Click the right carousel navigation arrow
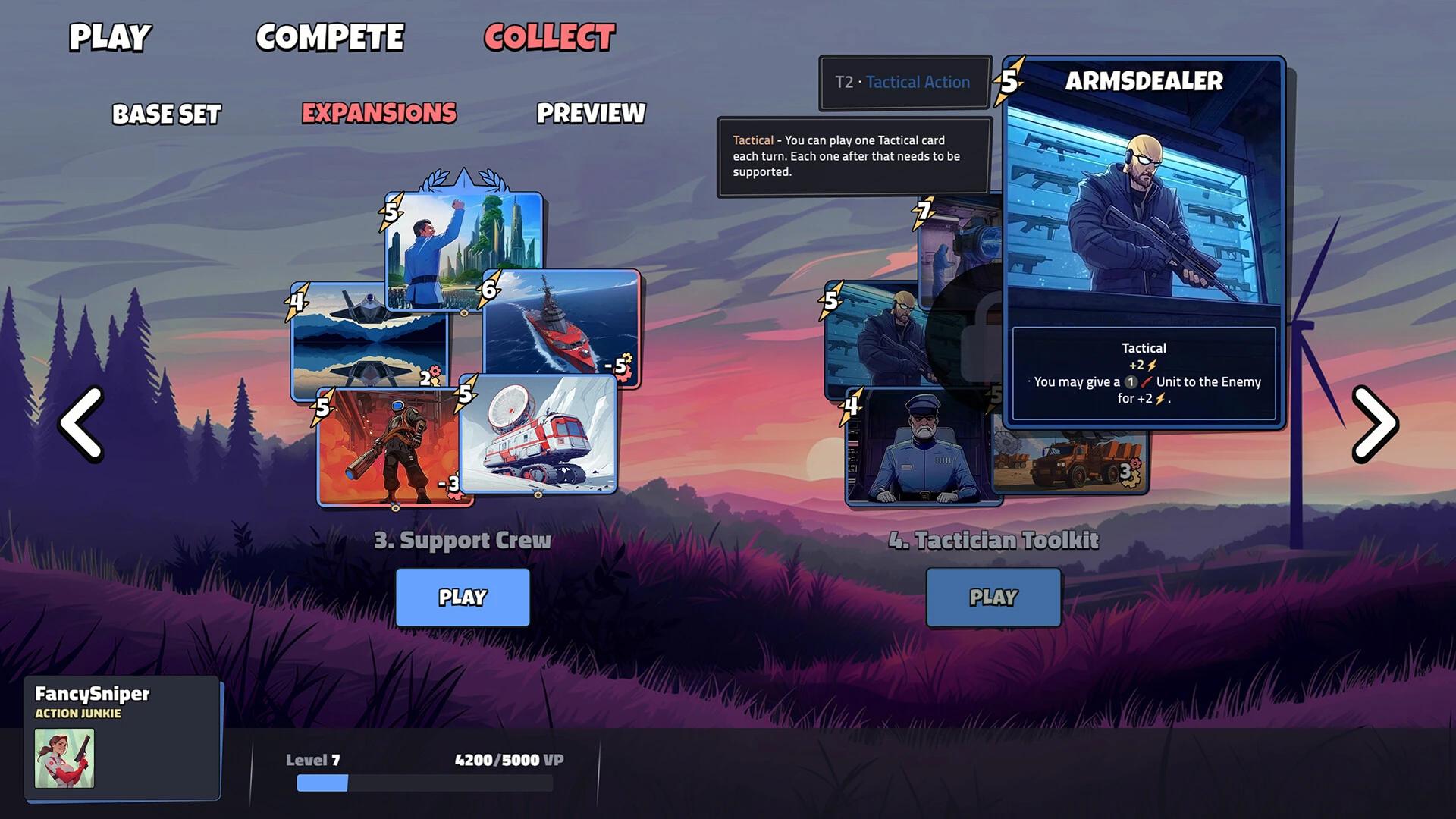Viewport: 1456px width, 819px height. coord(1374,423)
